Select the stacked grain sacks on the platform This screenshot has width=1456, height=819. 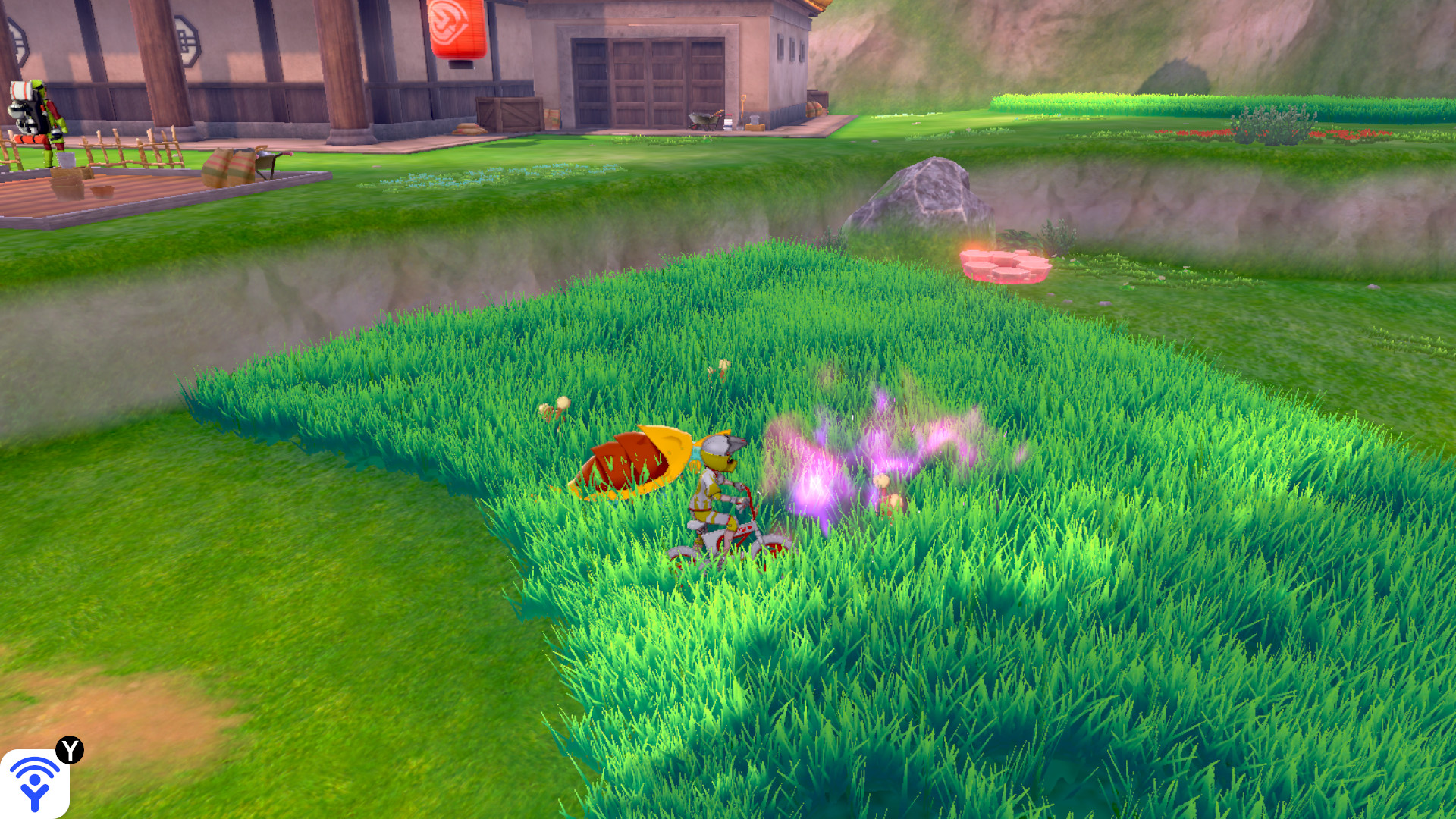[227, 168]
